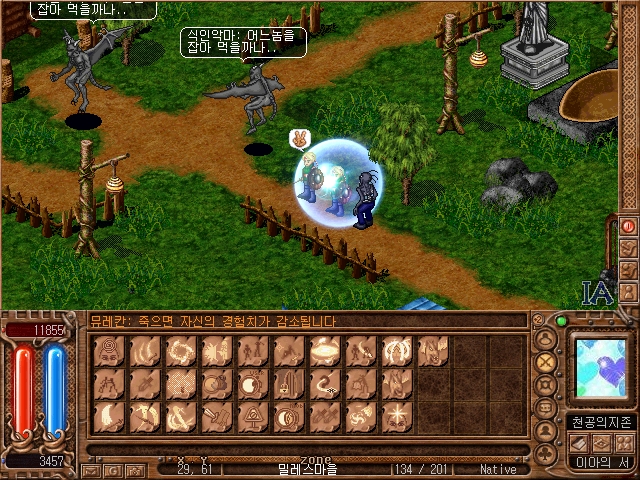Use the pinwheel swirl skill icon
The image size is (640, 480).
(357, 415)
